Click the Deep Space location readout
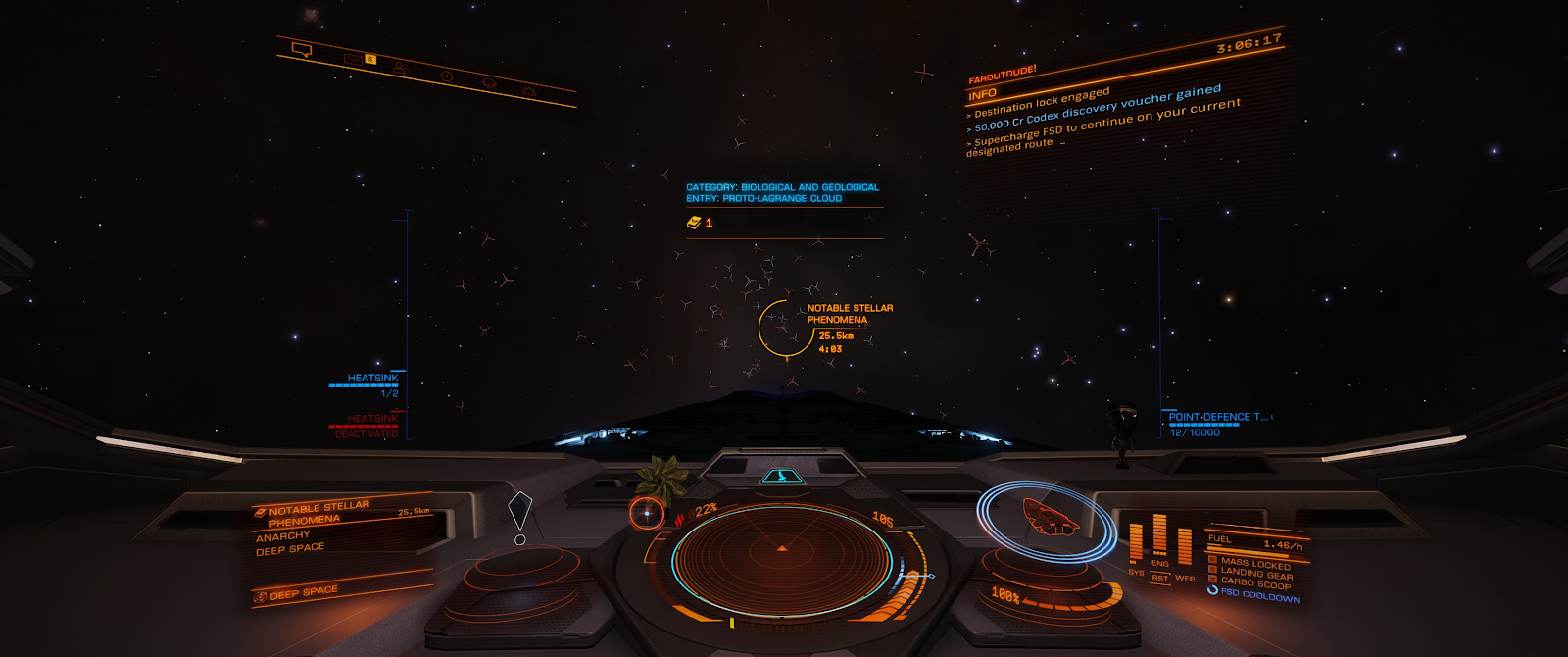This screenshot has height=657, width=1568. click(x=302, y=593)
